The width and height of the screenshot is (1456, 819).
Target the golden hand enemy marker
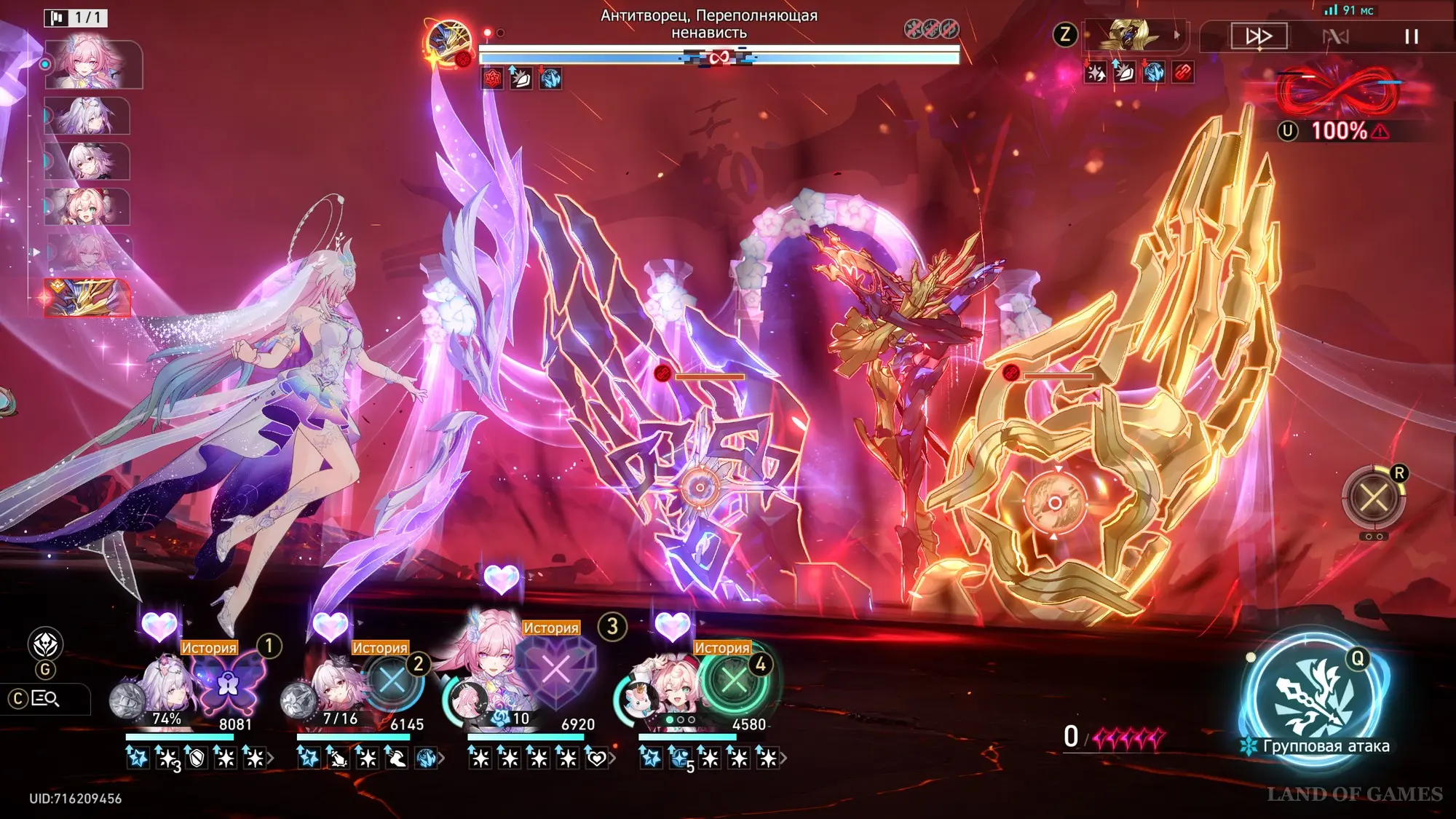1054,503
